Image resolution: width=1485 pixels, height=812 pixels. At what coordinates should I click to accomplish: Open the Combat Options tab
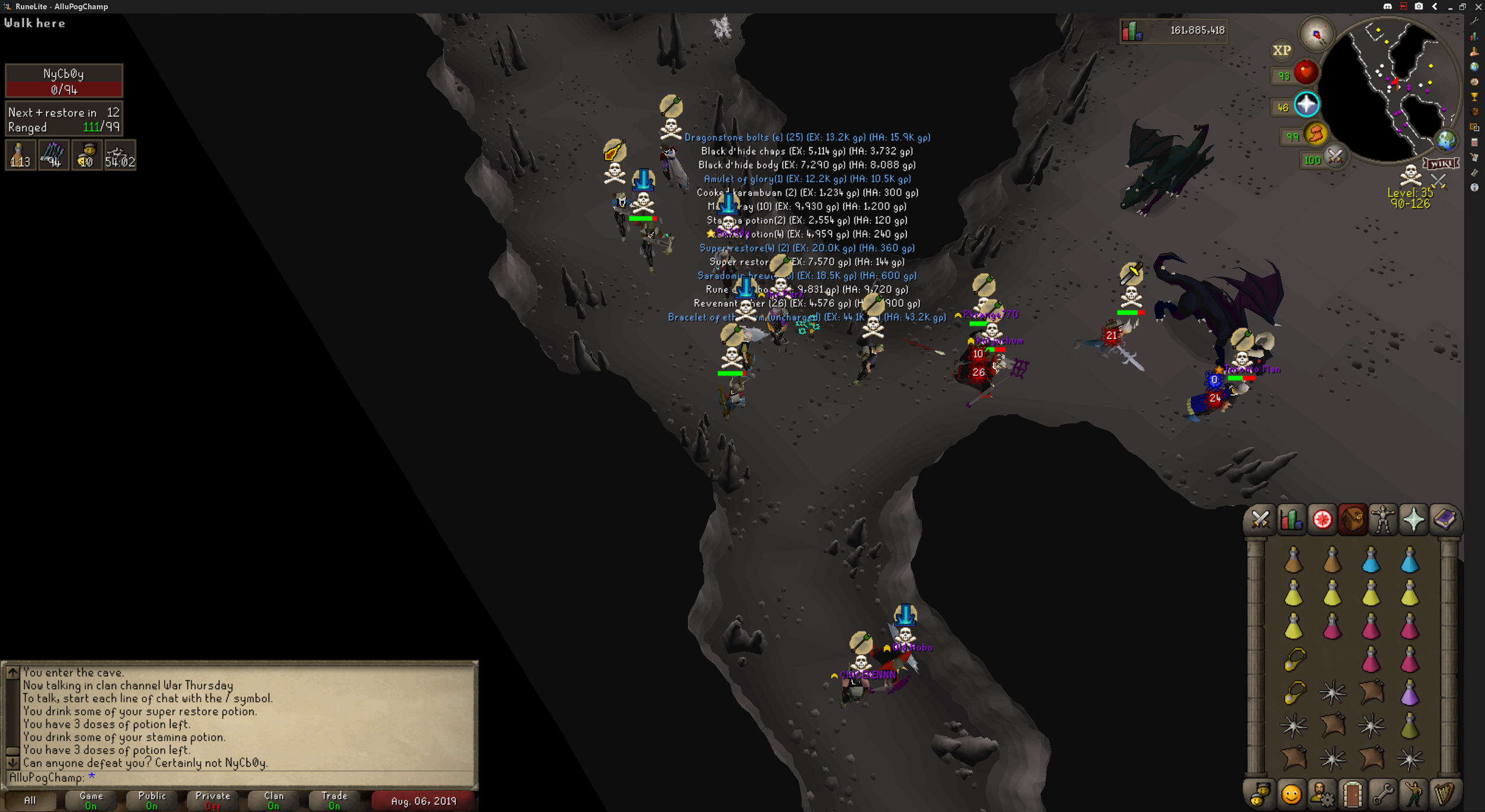coord(1260,519)
